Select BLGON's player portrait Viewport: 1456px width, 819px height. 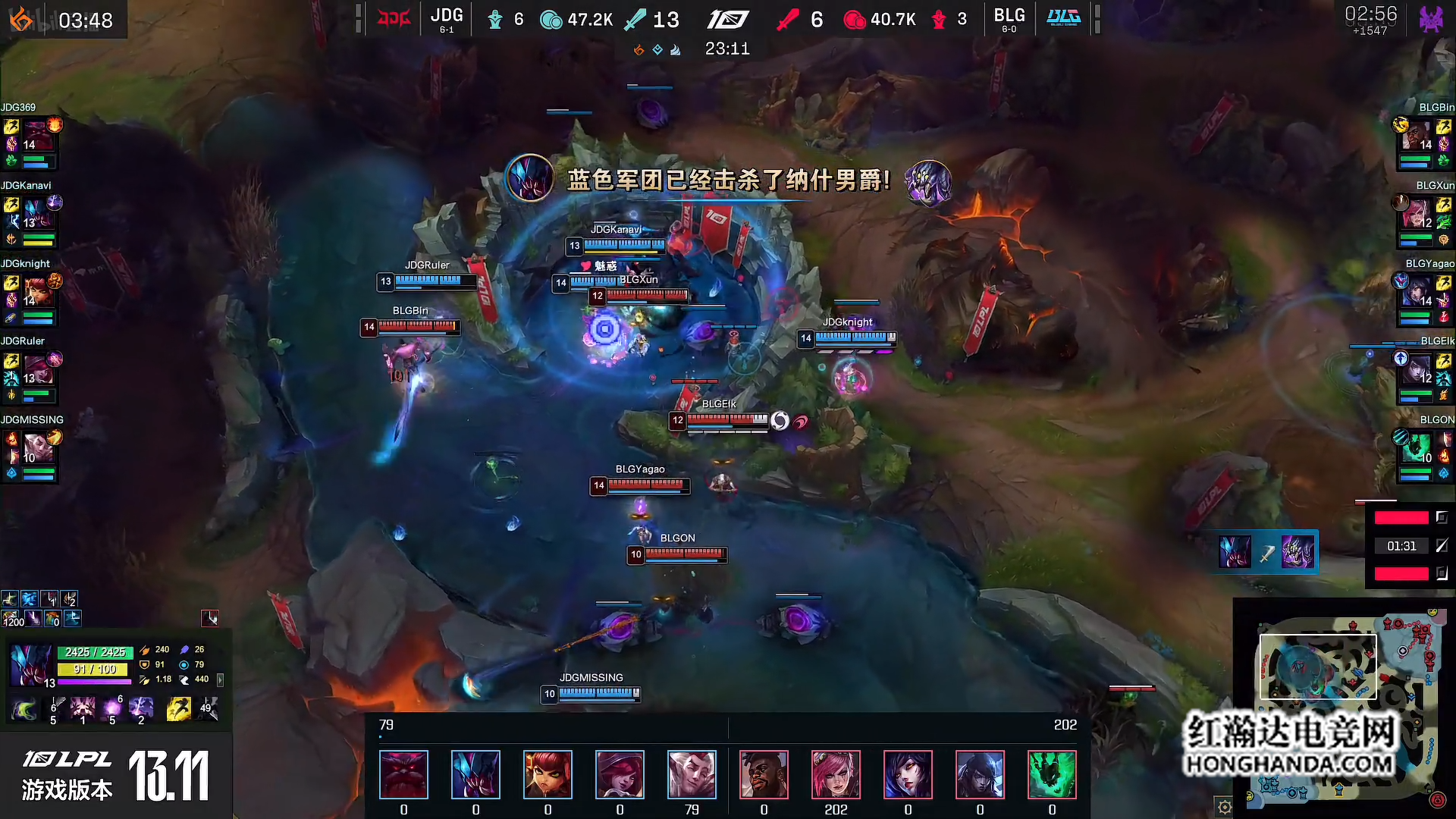click(x=1417, y=450)
